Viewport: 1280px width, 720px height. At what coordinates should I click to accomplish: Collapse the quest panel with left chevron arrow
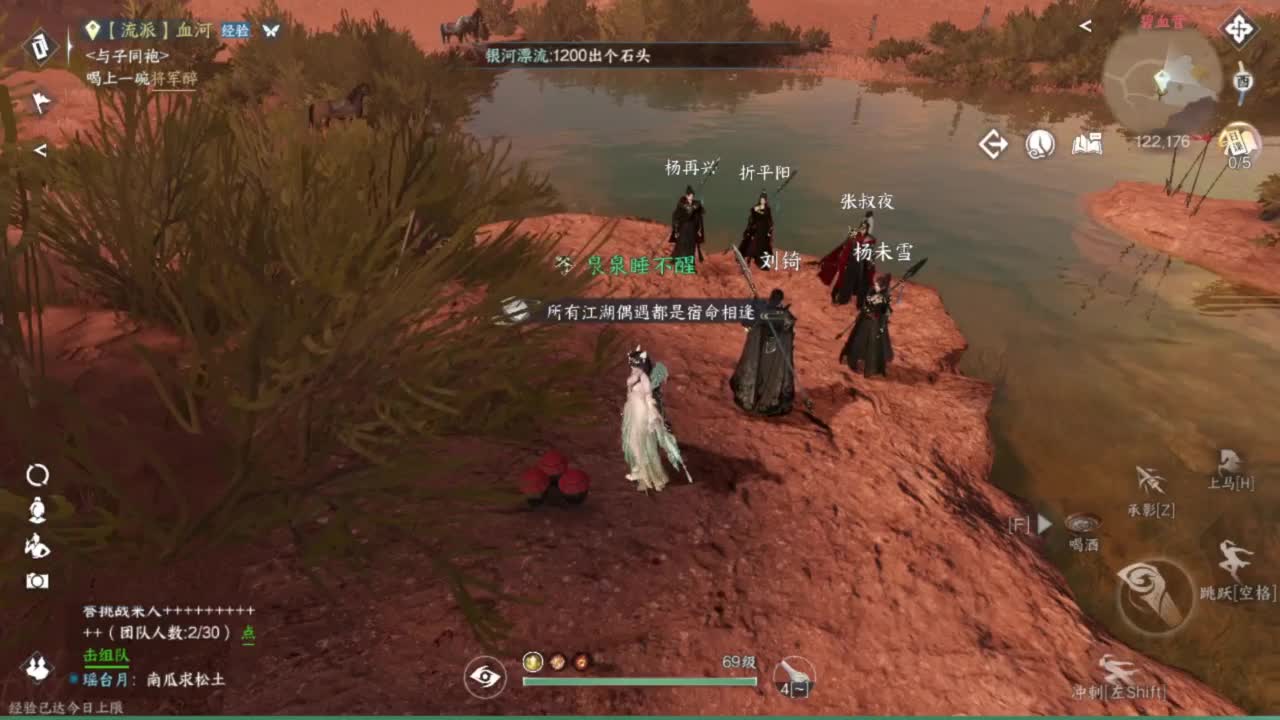tap(40, 150)
